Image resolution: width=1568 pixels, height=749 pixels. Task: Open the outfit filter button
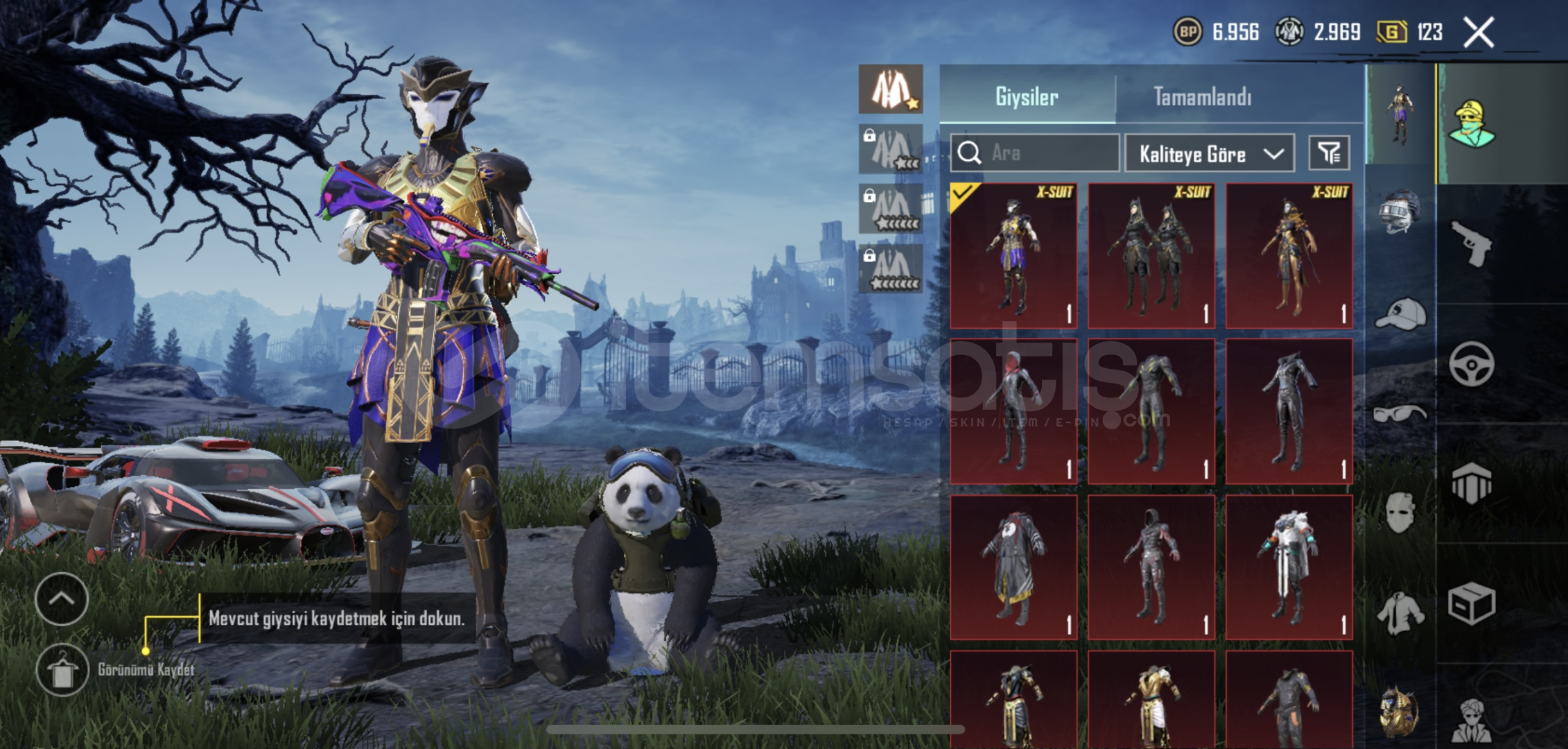point(1329,153)
